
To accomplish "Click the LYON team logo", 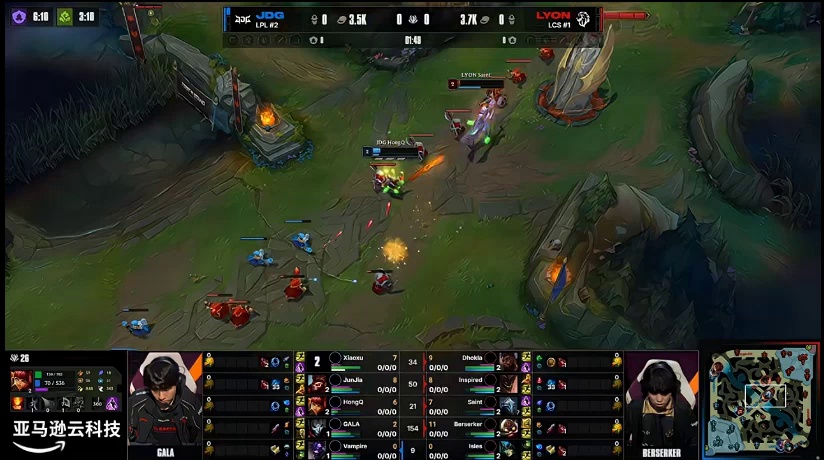I will [x=583, y=18].
